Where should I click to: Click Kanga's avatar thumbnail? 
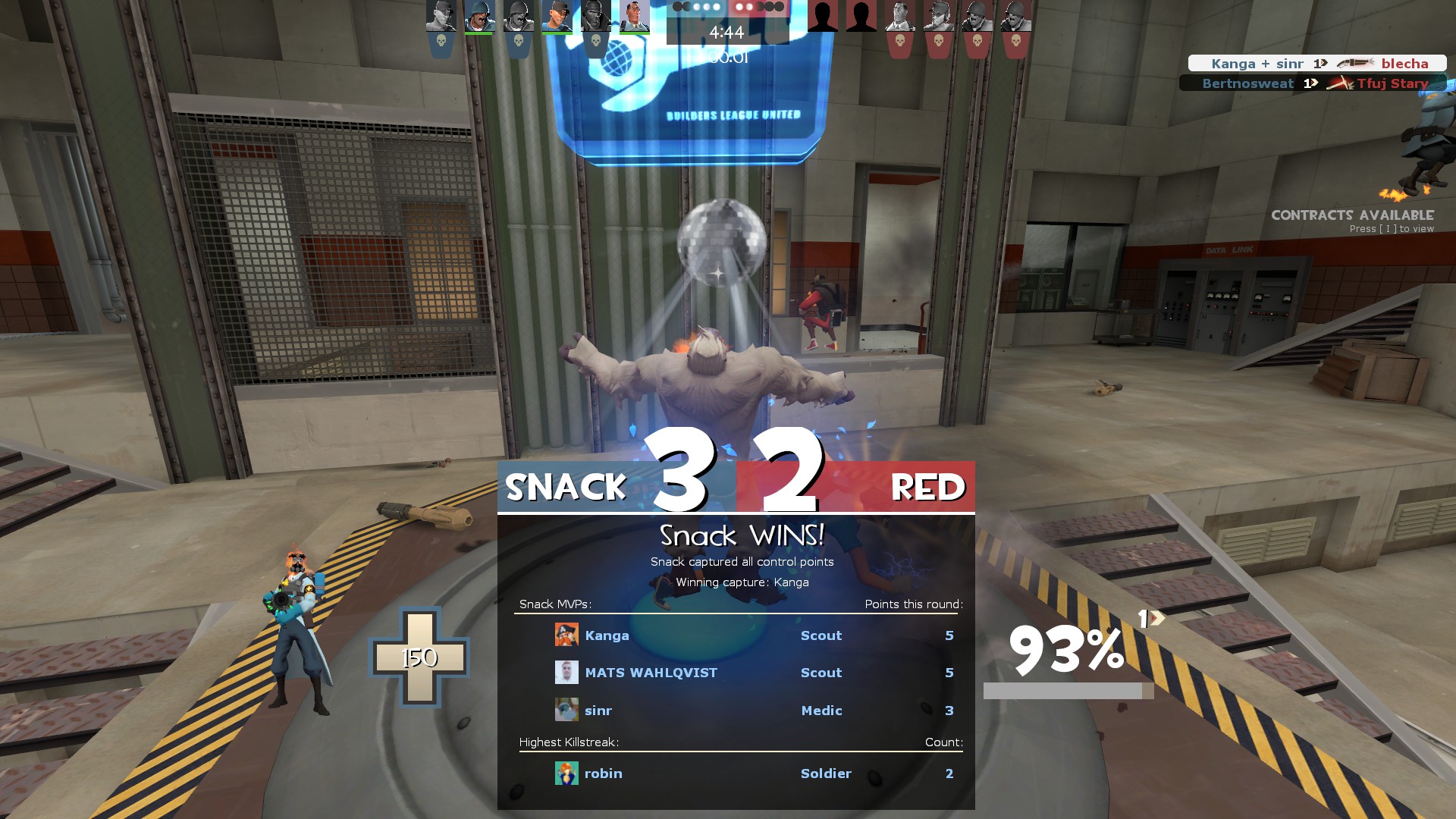(566, 635)
